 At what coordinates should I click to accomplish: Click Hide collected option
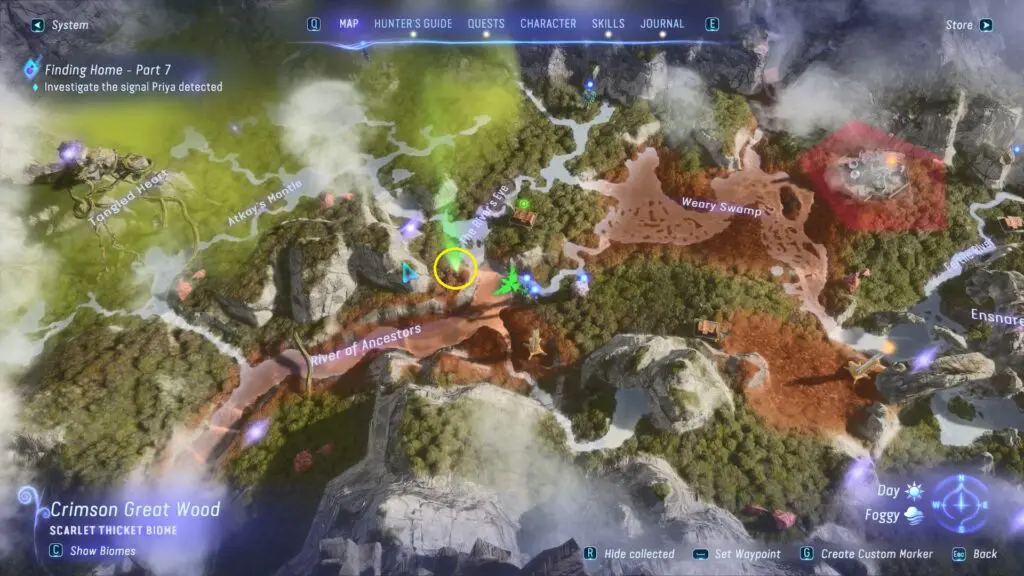[x=636, y=554]
